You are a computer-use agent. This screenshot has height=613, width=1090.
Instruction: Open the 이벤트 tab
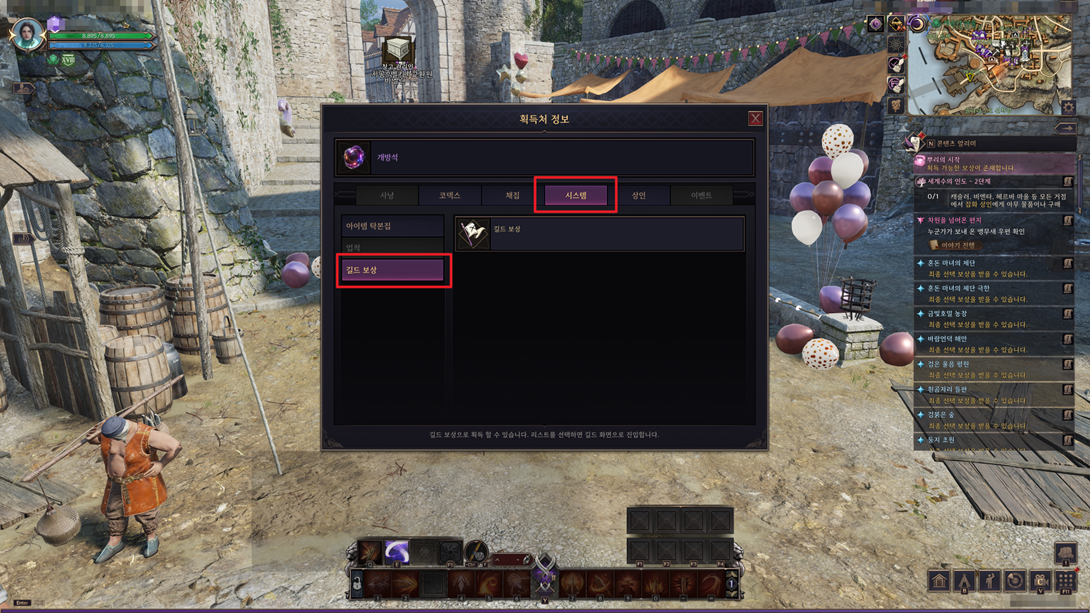(x=701, y=196)
